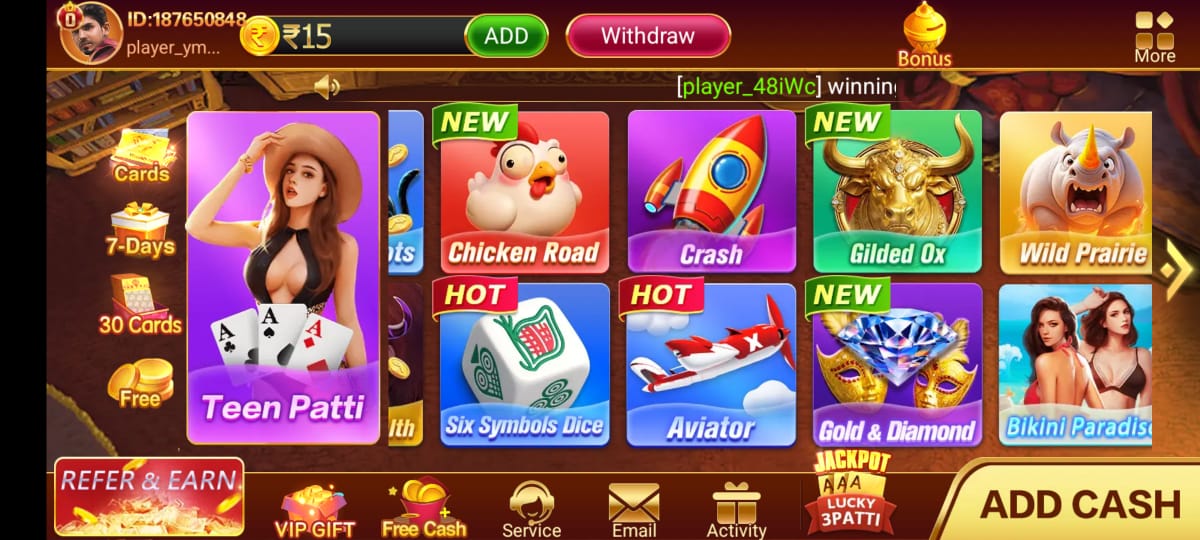Open the Gold & Diamond game
This screenshot has height=540, width=1200.
point(897,364)
